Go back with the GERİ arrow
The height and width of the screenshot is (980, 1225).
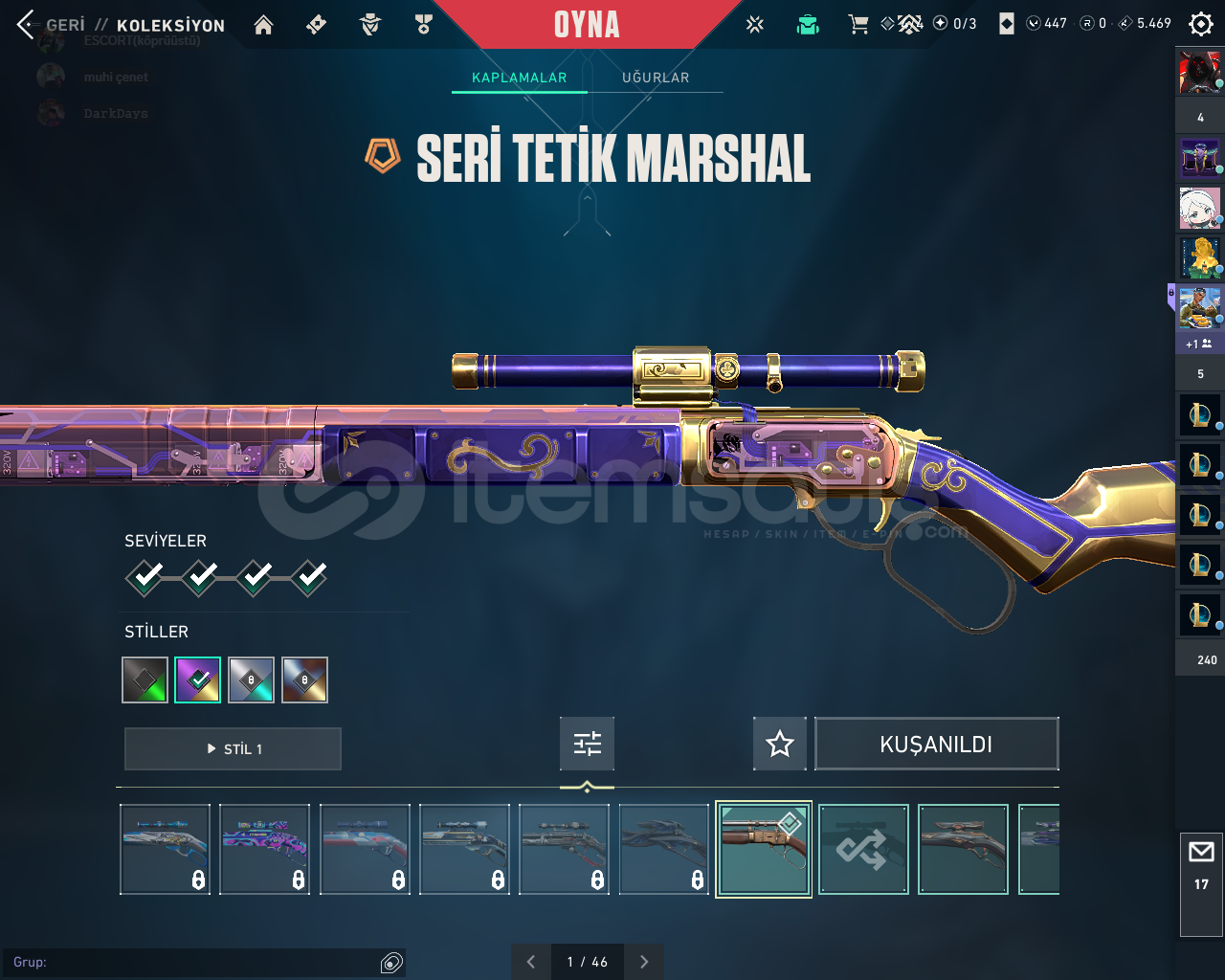point(27,25)
